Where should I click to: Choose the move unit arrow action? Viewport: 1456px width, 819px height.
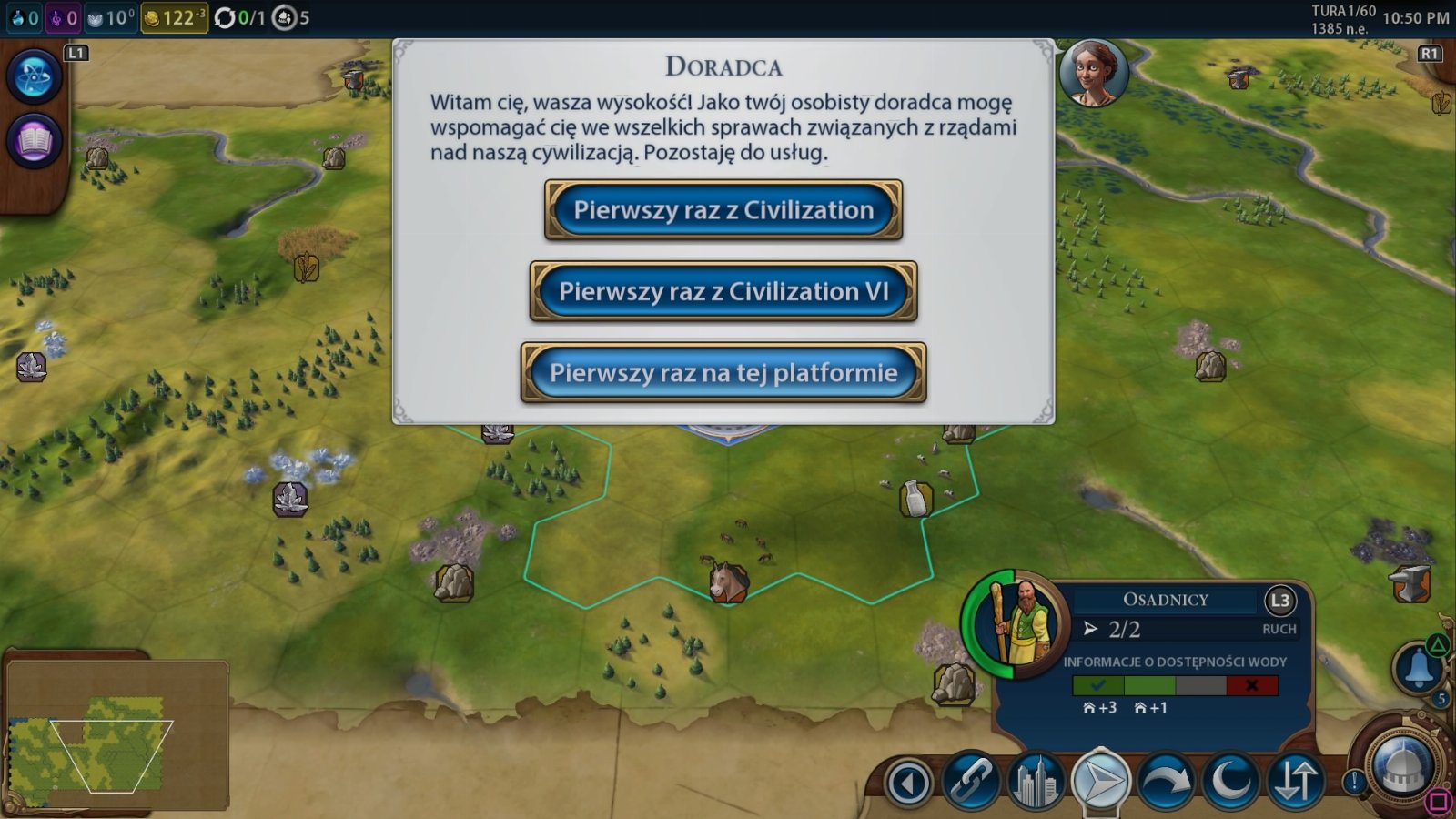[1100, 782]
